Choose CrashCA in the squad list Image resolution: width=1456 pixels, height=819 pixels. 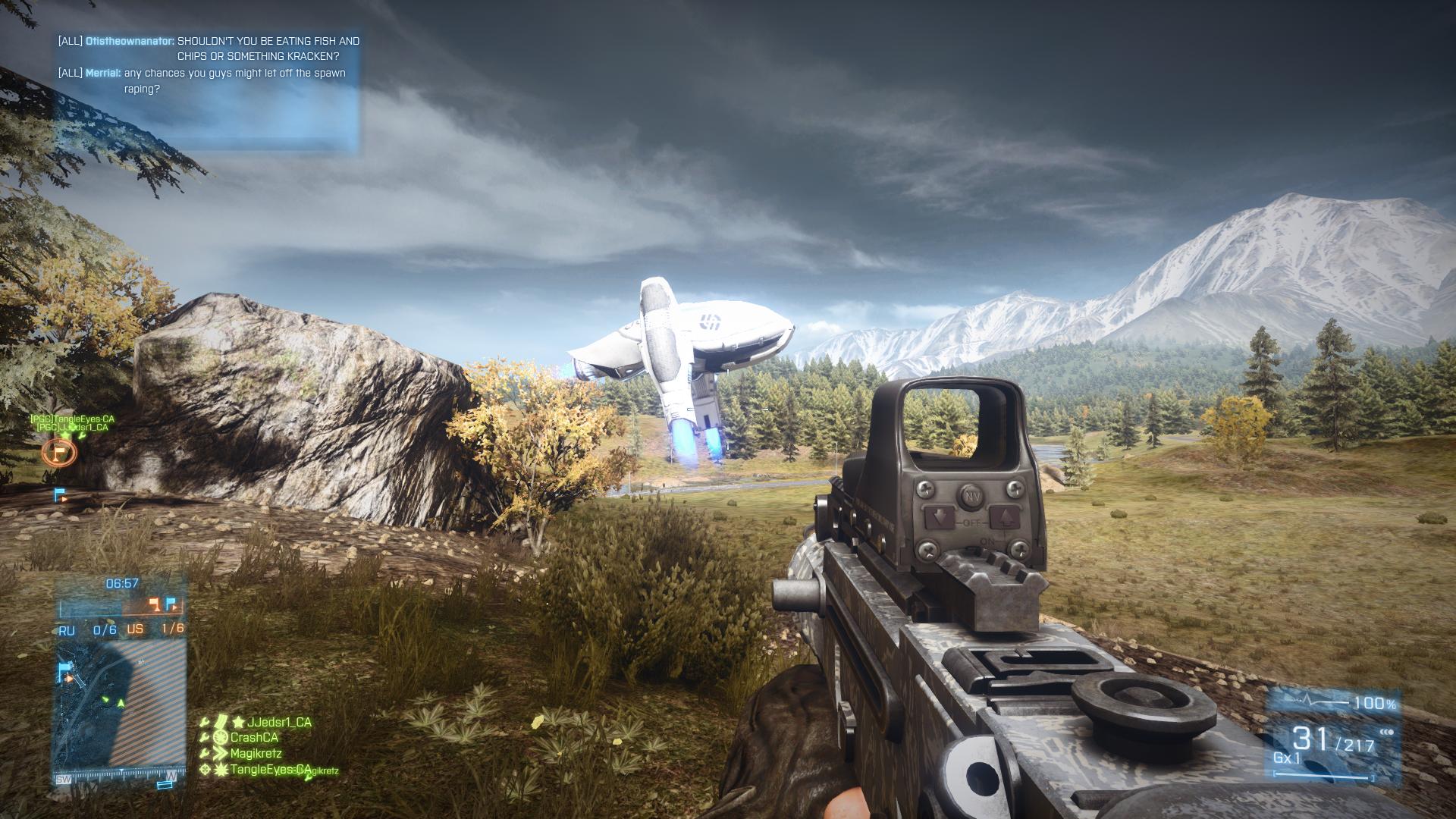point(254,737)
